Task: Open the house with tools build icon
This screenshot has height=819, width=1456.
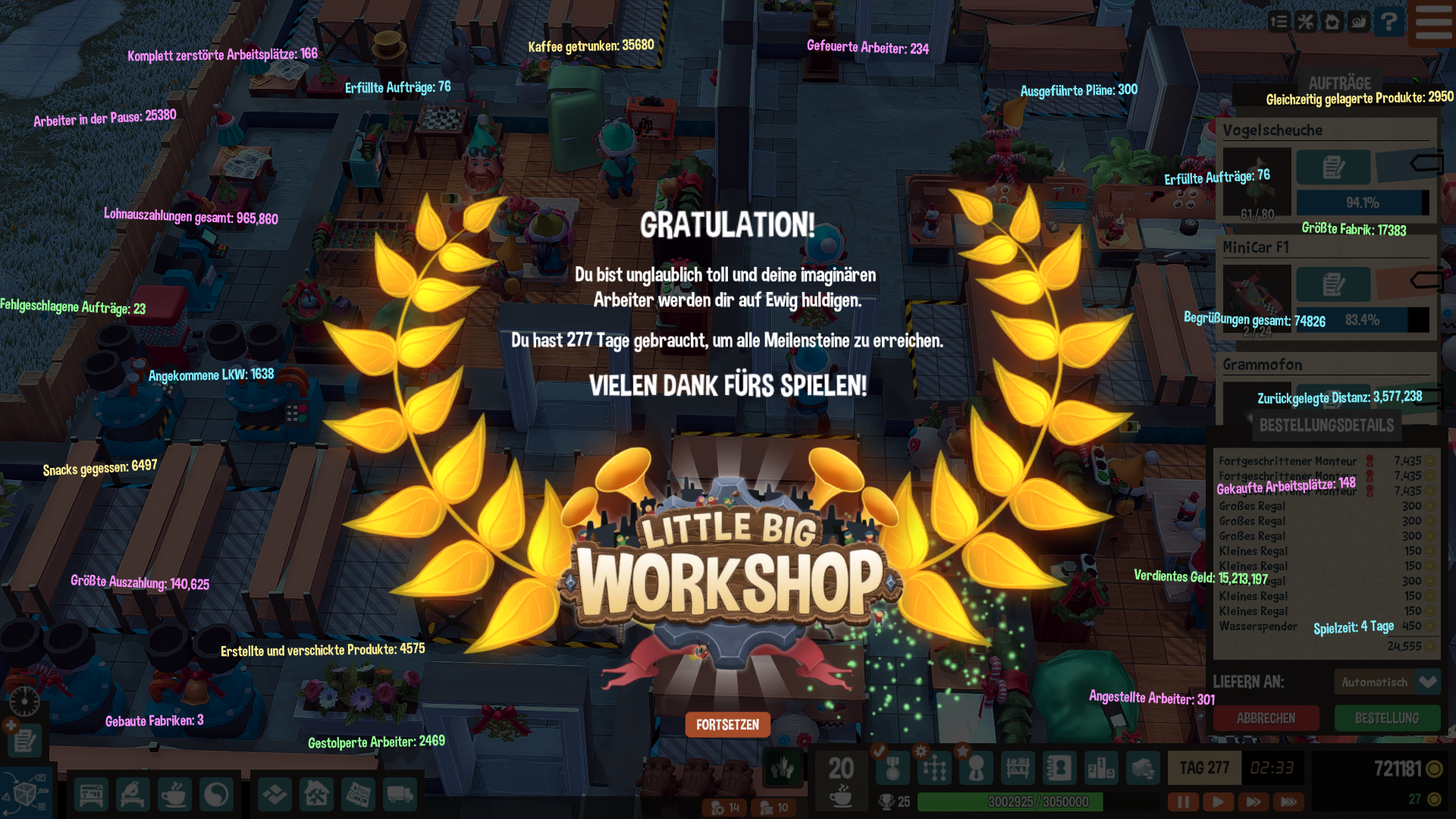Action: pos(316,795)
